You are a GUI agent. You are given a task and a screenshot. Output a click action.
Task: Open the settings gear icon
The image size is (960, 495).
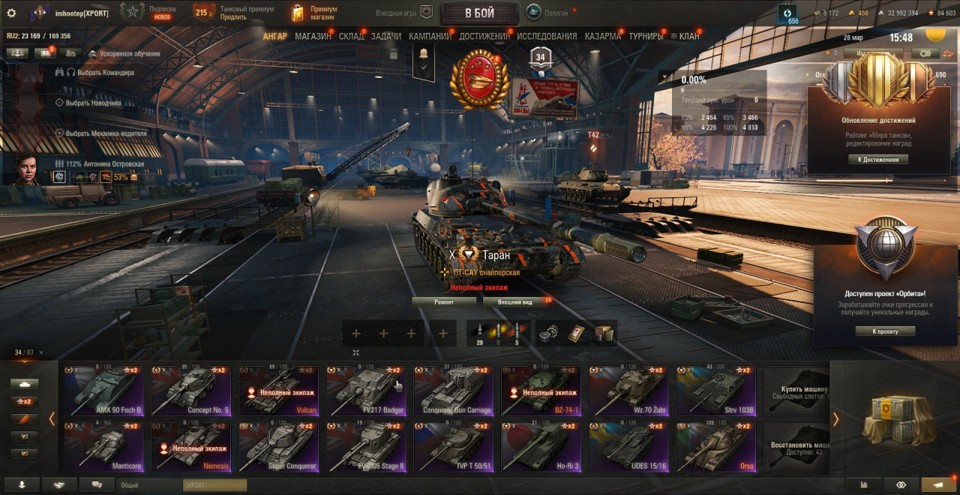(x=12, y=13)
